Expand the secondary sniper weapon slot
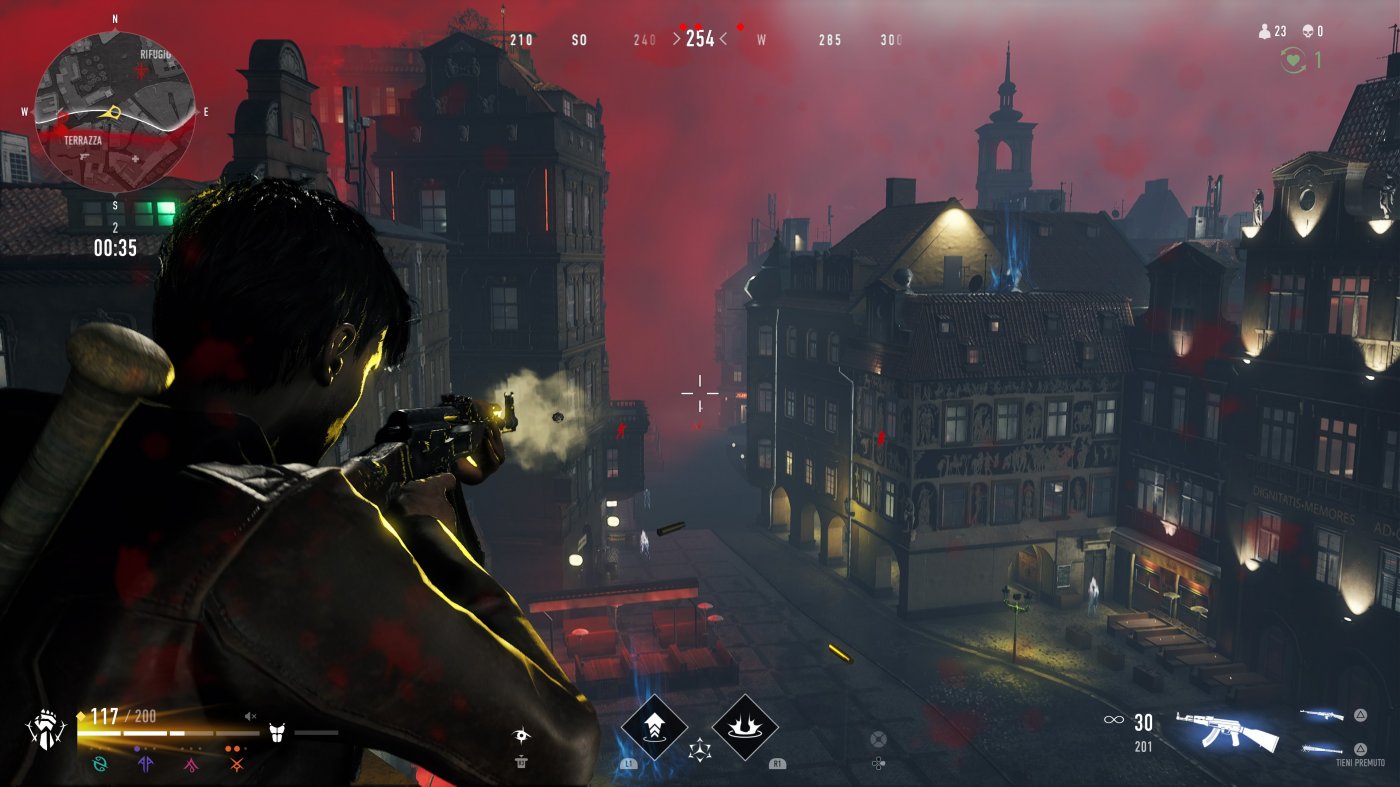This screenshot has width=1400, height=787. (x=1322, y=712)
